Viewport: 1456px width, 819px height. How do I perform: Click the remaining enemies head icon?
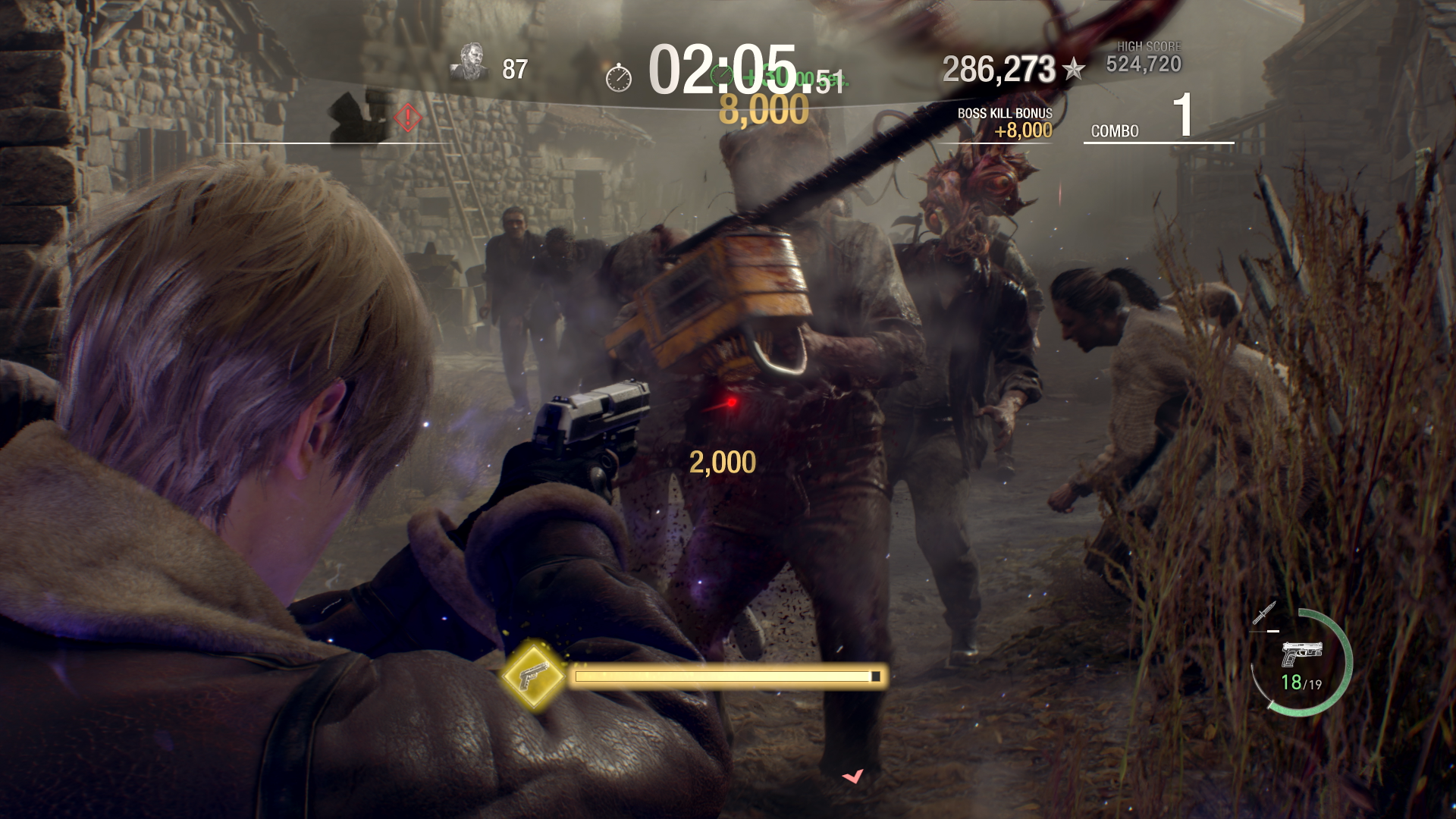470,62
